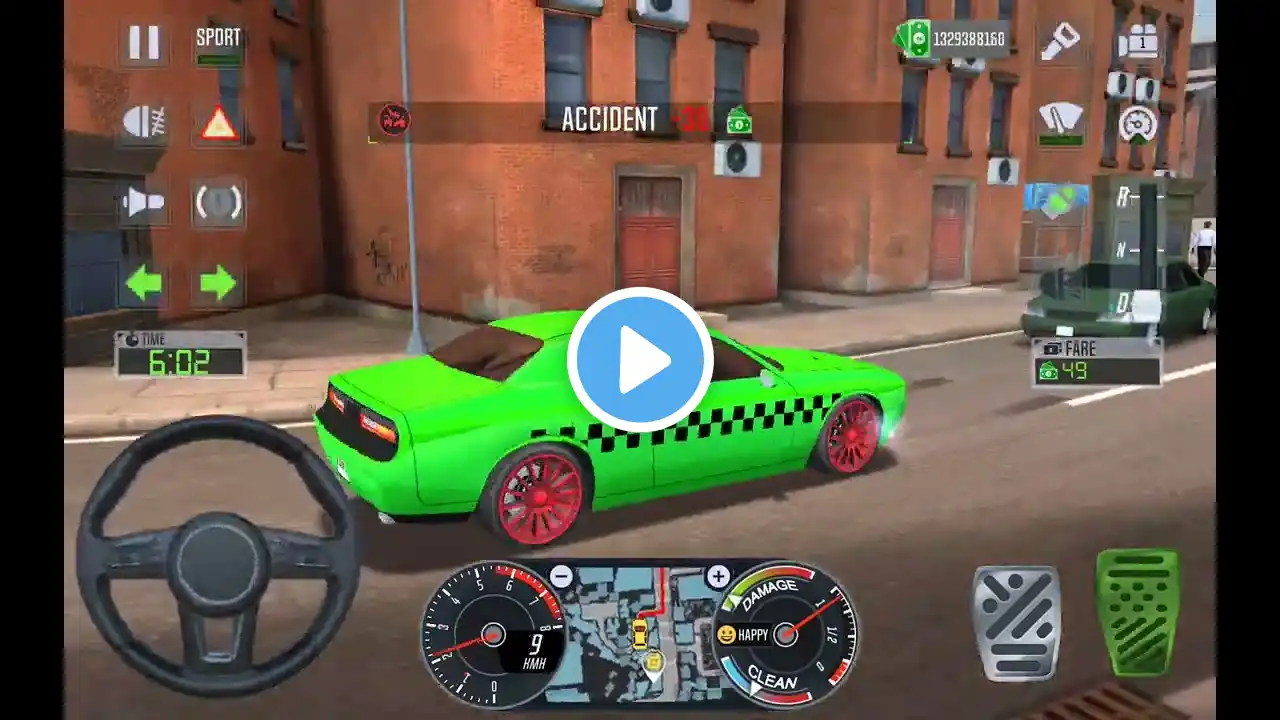Tap the ignition key icon
The height and width of the screenshot is (720, 1280).
[1061, 42]
